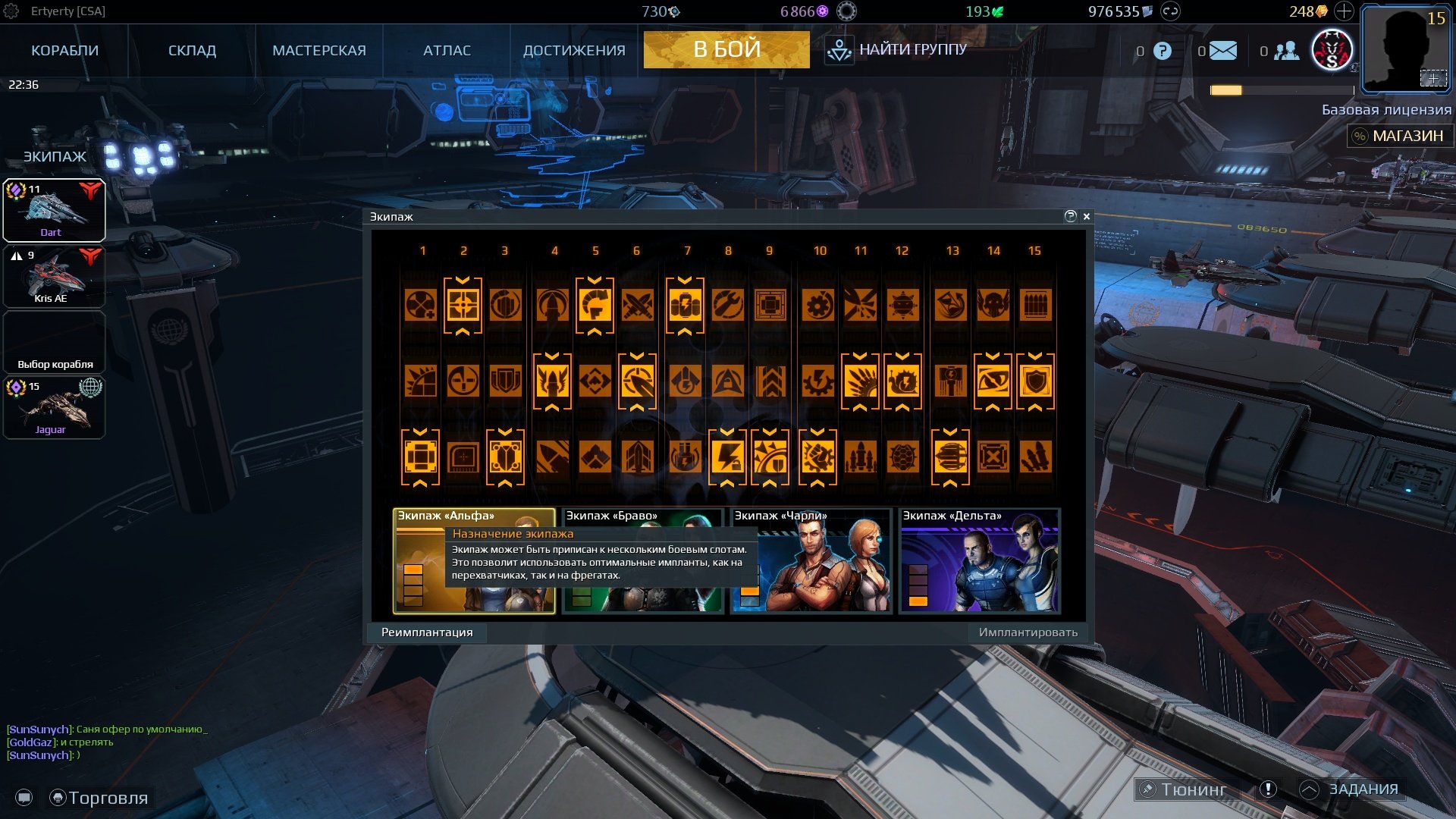This screenshot has height=819, width=1456.
Task: Click the Имплантировать button
Action: click(1028, 632)
